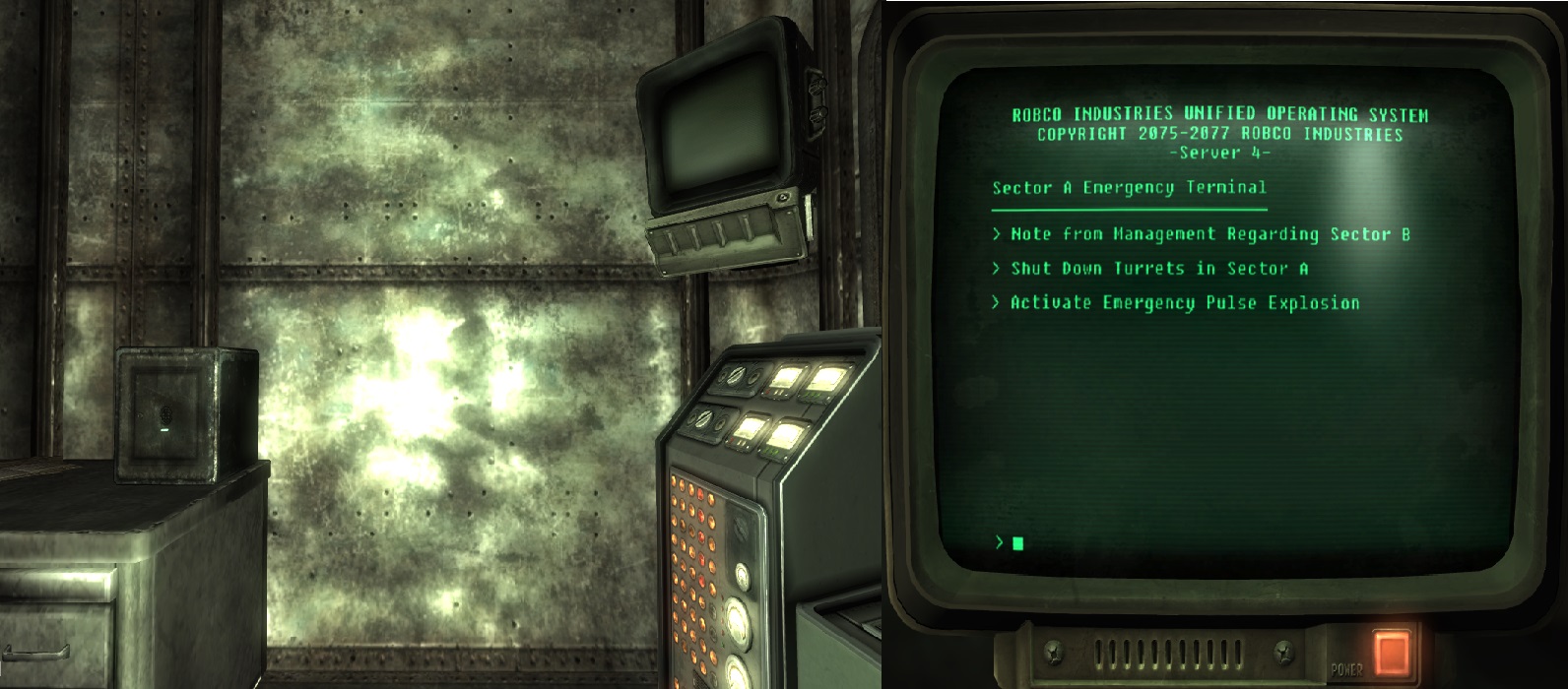
Task: Choose Activate Emergency Pulse Explosion
Action: [x=1184, y=303]
